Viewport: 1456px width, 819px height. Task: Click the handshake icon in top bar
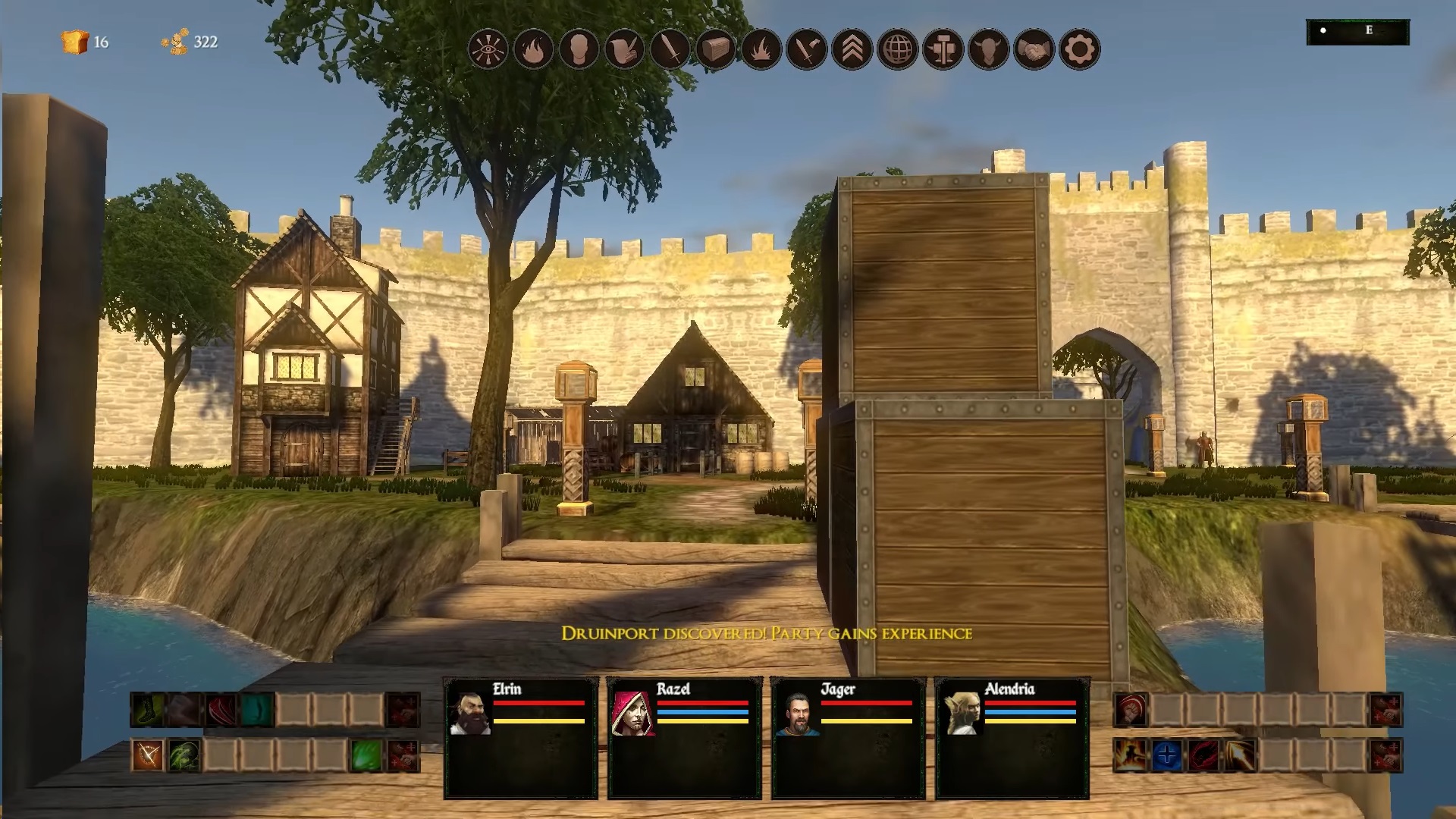tap(1034, 50)
